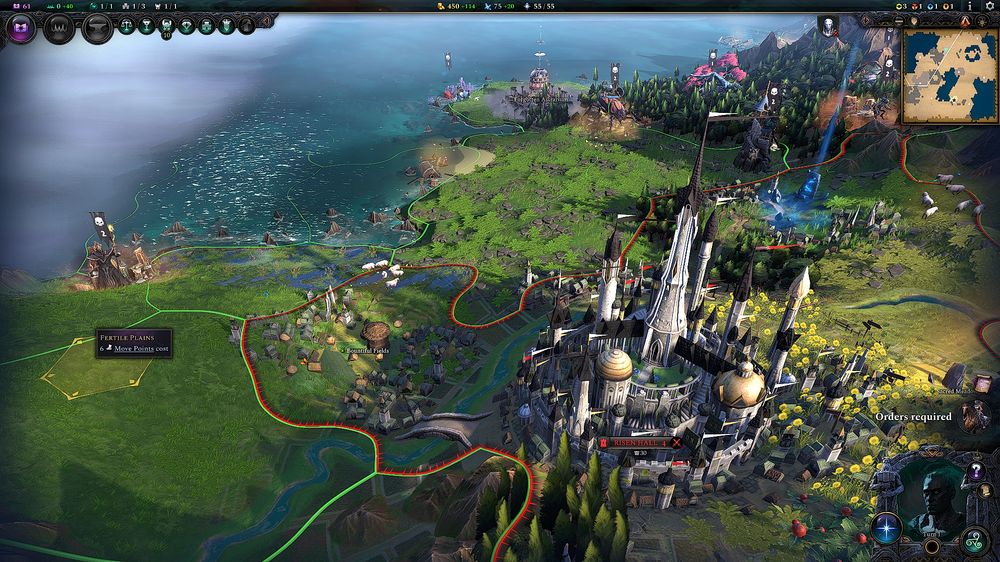Select the balance scales icon

click(x=127, y=26)
